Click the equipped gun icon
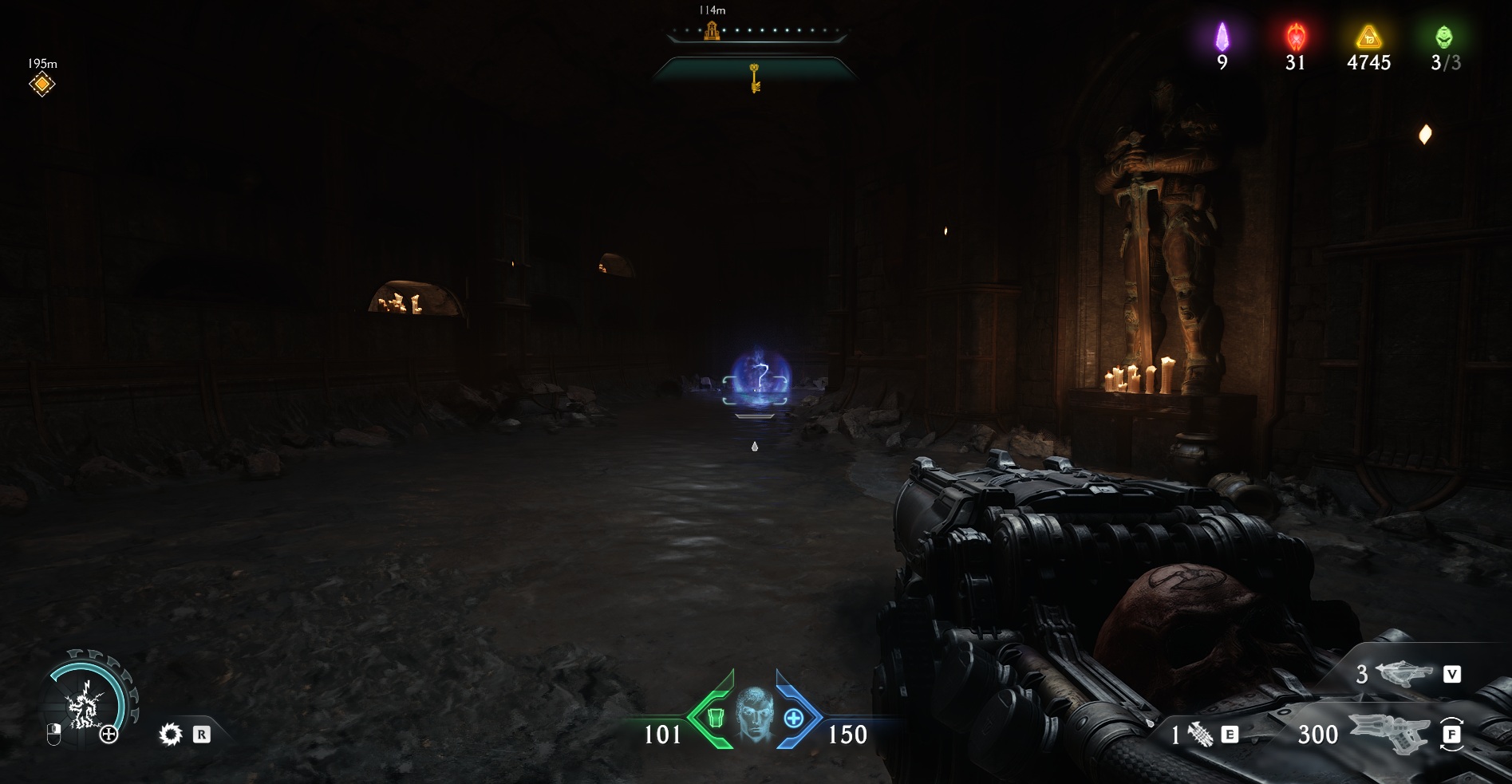Viewport: 1512px width, 784px height. click(1389, 732)
